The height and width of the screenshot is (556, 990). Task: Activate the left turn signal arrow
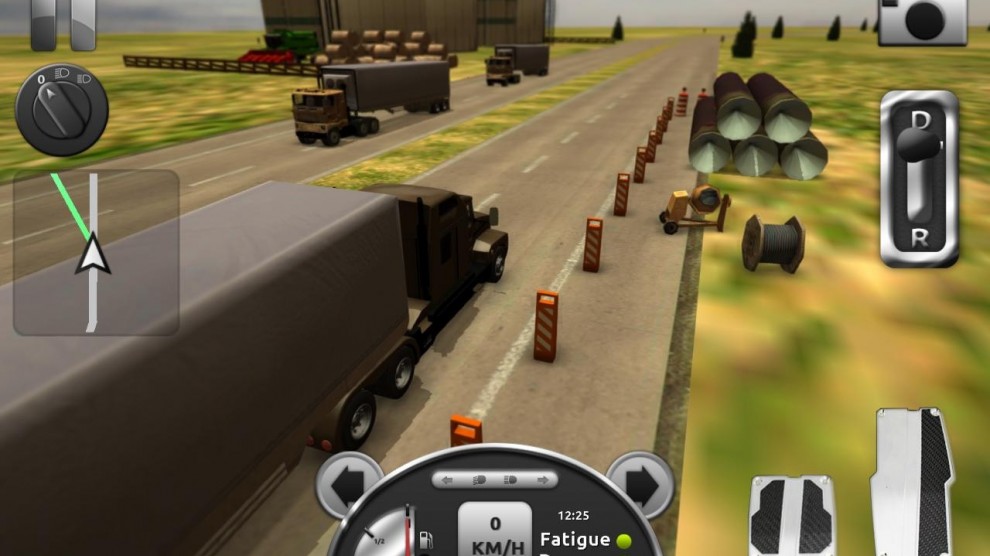pyautogui.click(x=348, y=485)
